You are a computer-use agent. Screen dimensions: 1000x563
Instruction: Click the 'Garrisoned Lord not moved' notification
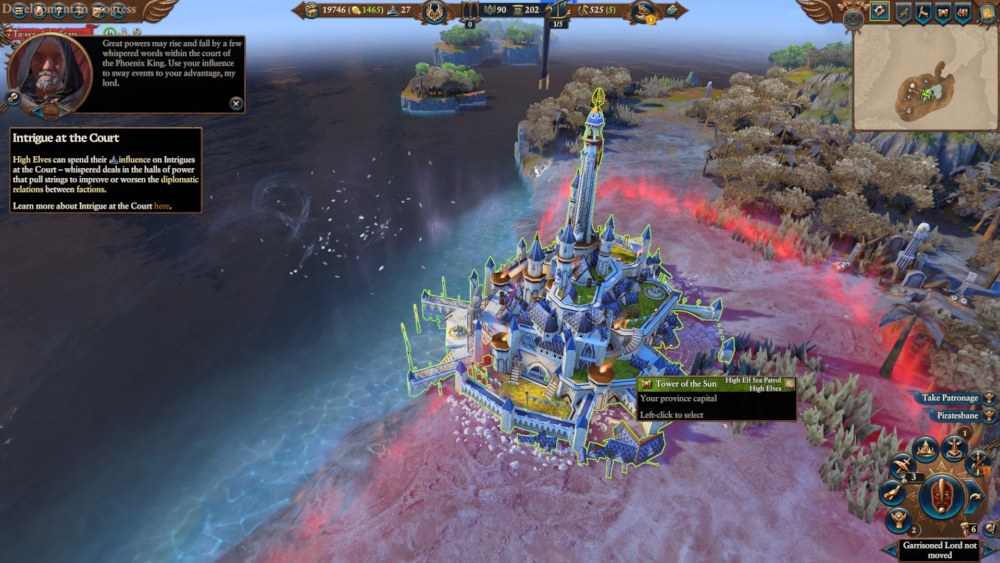pyautogui.click(x=939, y=549)
